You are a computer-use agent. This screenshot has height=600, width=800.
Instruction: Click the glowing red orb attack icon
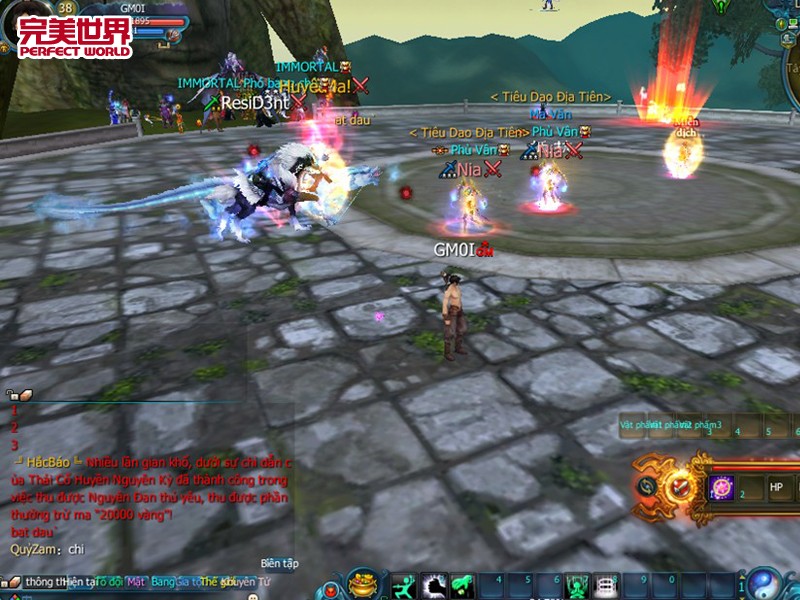pyautogui.click(x=683, y=487)
